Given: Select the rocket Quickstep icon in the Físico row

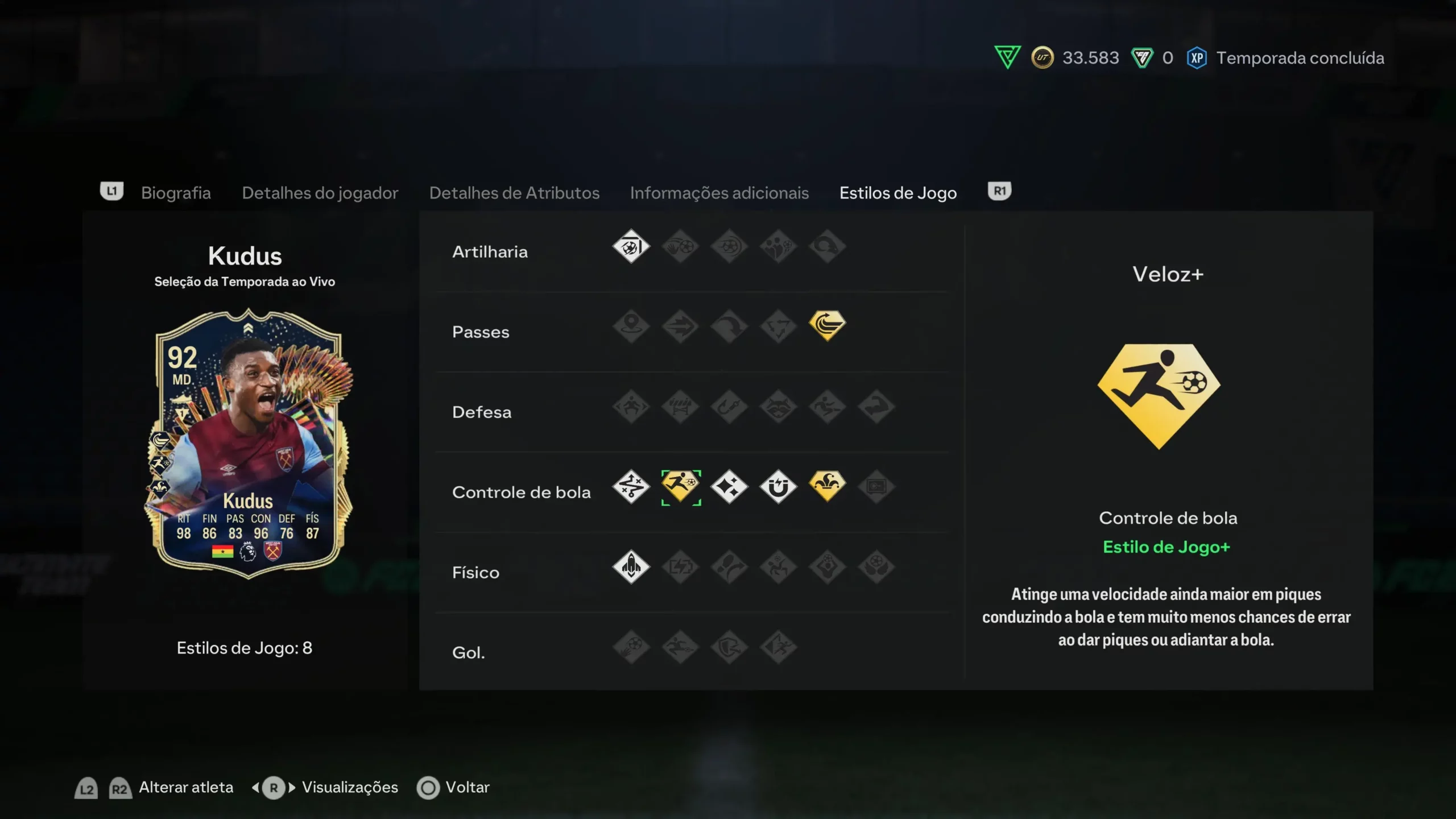Looking at the screenshot, I should pos(631,566).
